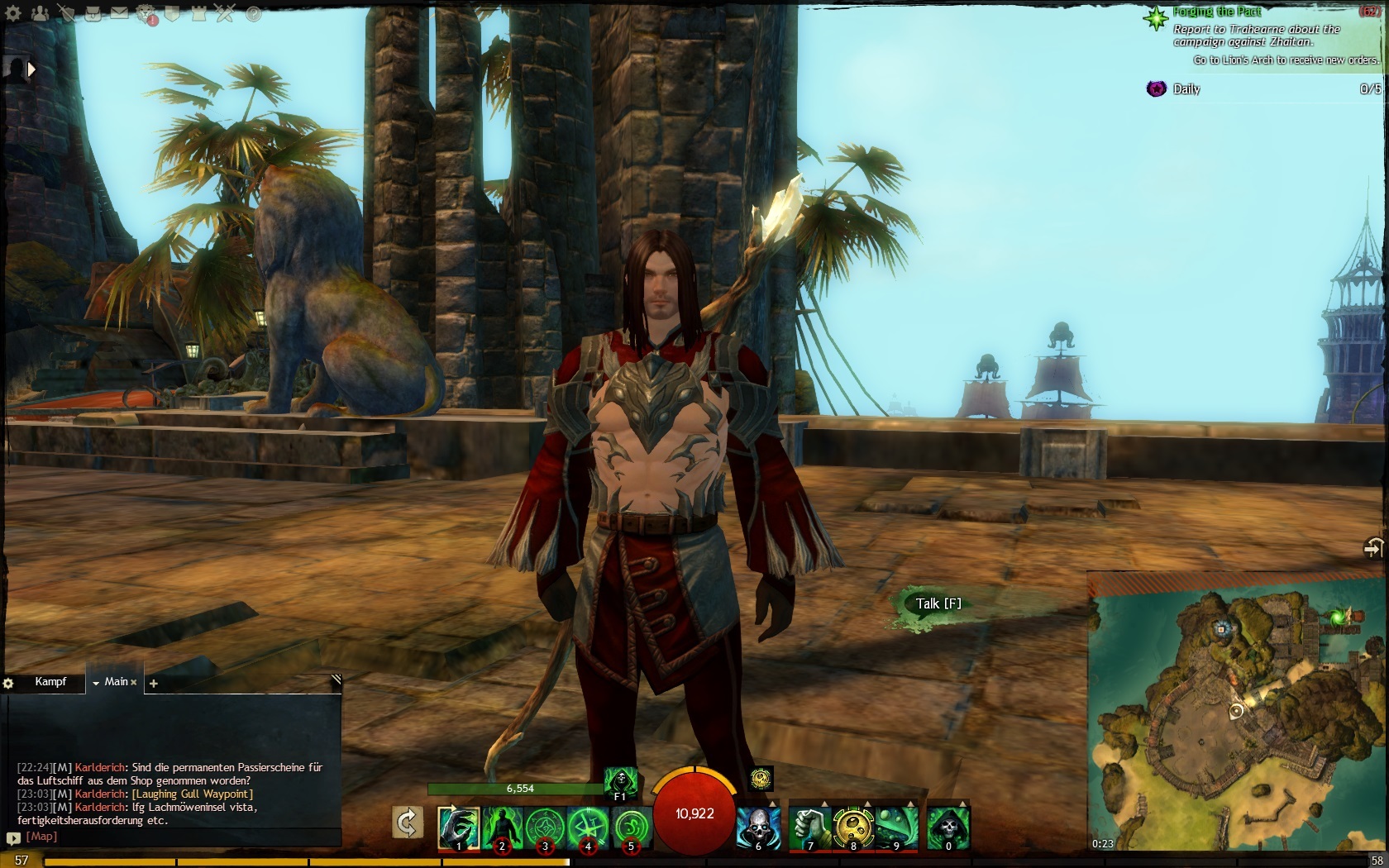Switch to the Kampf chat tab
Image resolution: width=1389 pixels, height=868 pixels.
tap(50, 682)
